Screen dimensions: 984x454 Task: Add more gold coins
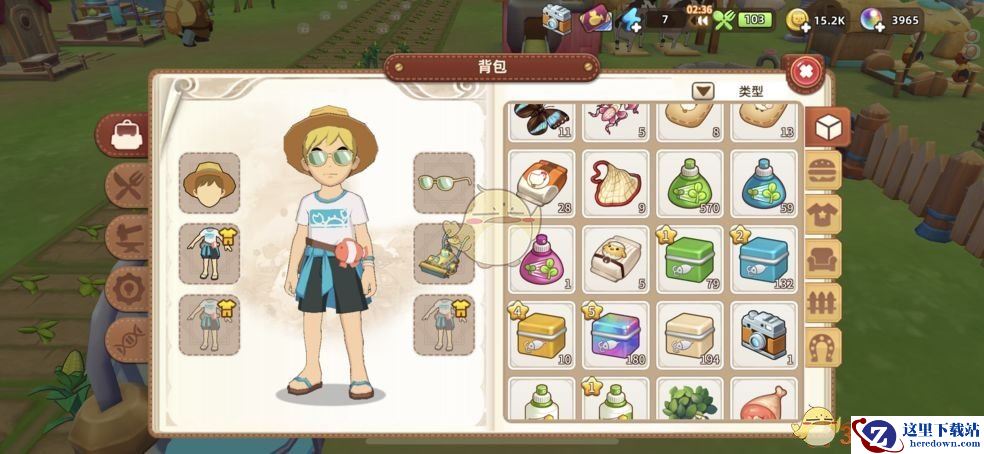(x=797, y=20)
